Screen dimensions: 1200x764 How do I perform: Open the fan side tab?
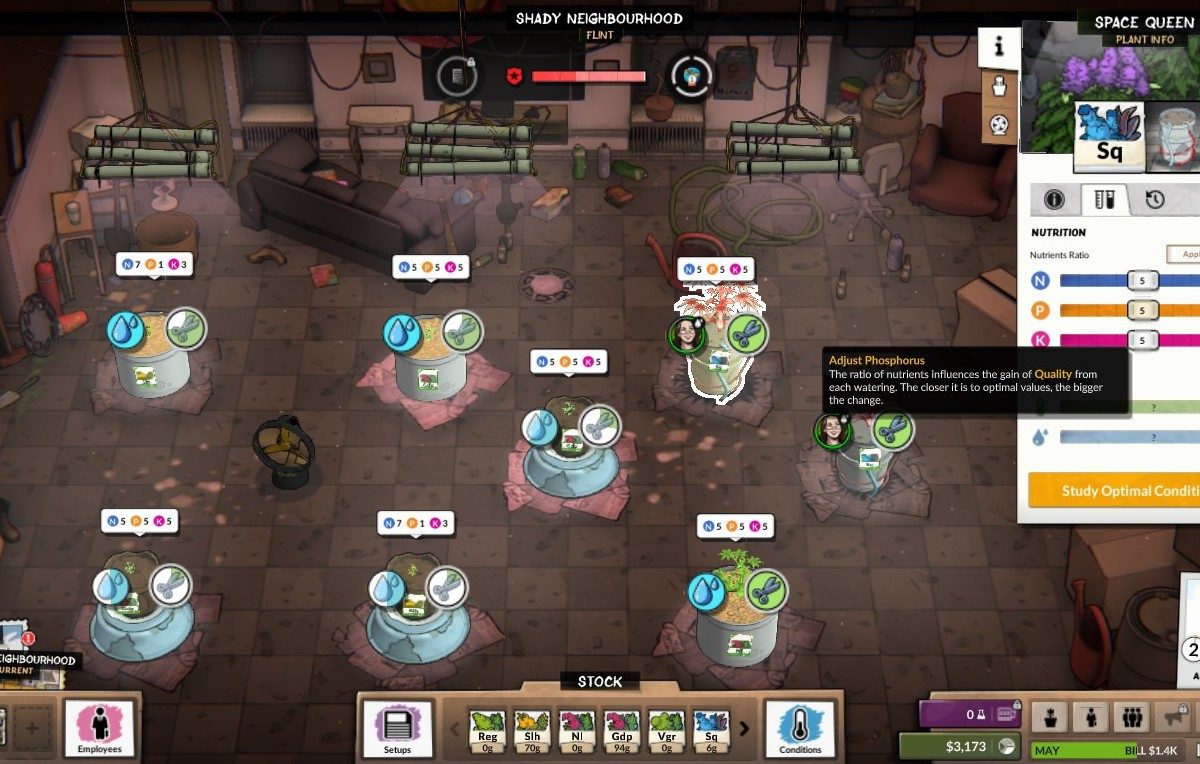[999, 124]
